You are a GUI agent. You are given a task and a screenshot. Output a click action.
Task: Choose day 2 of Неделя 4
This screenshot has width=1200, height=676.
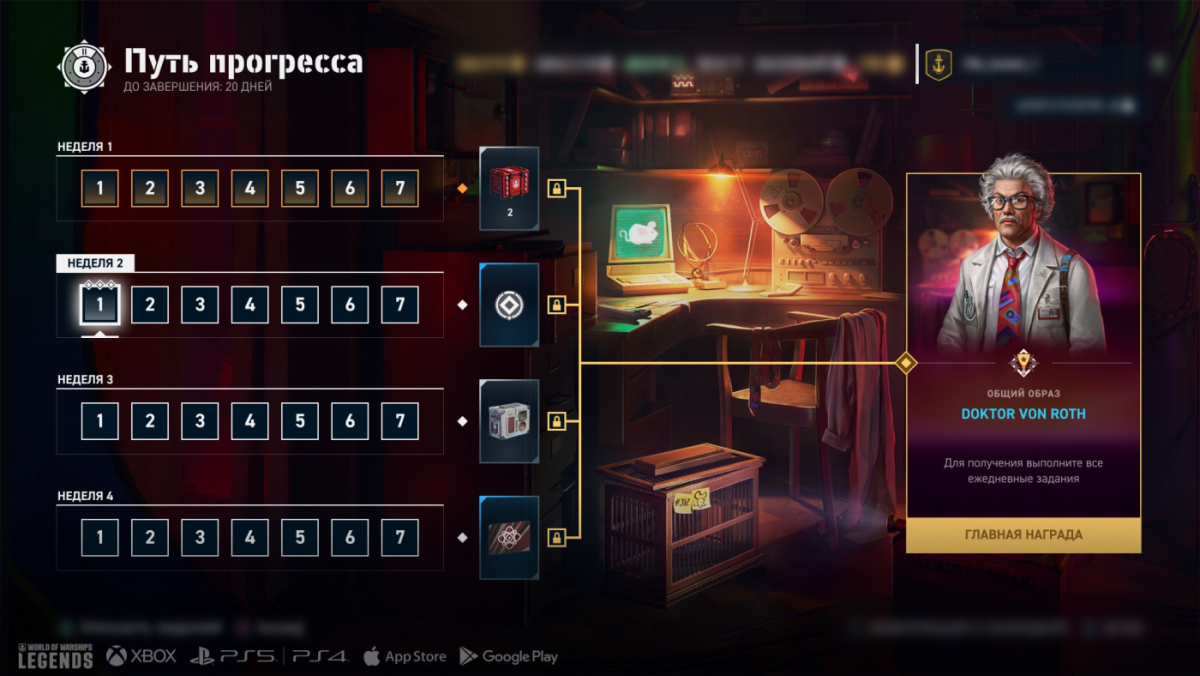[150, 538]
